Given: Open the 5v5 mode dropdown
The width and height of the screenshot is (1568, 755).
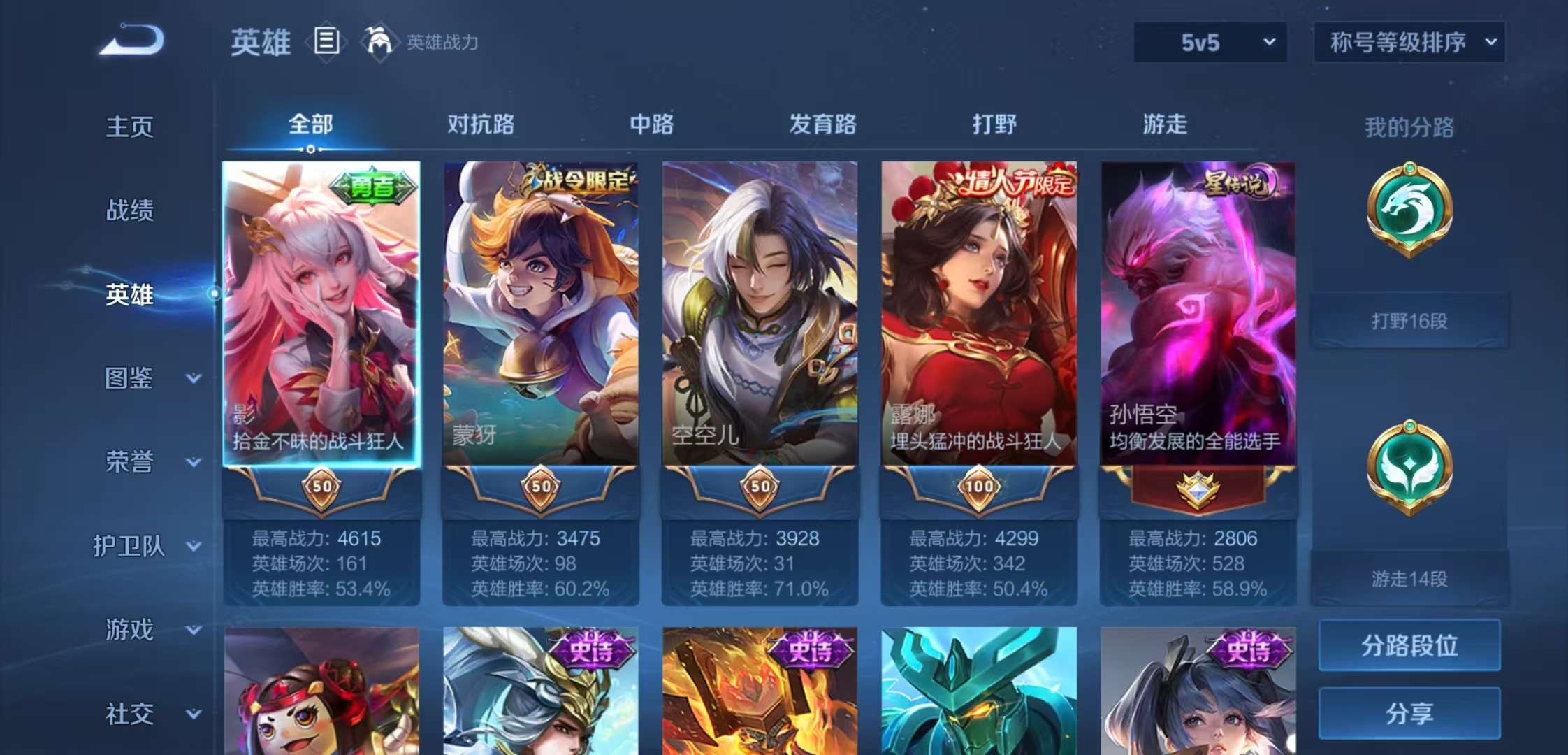Looking at the screenshot, I should [x=1209, y=42].
